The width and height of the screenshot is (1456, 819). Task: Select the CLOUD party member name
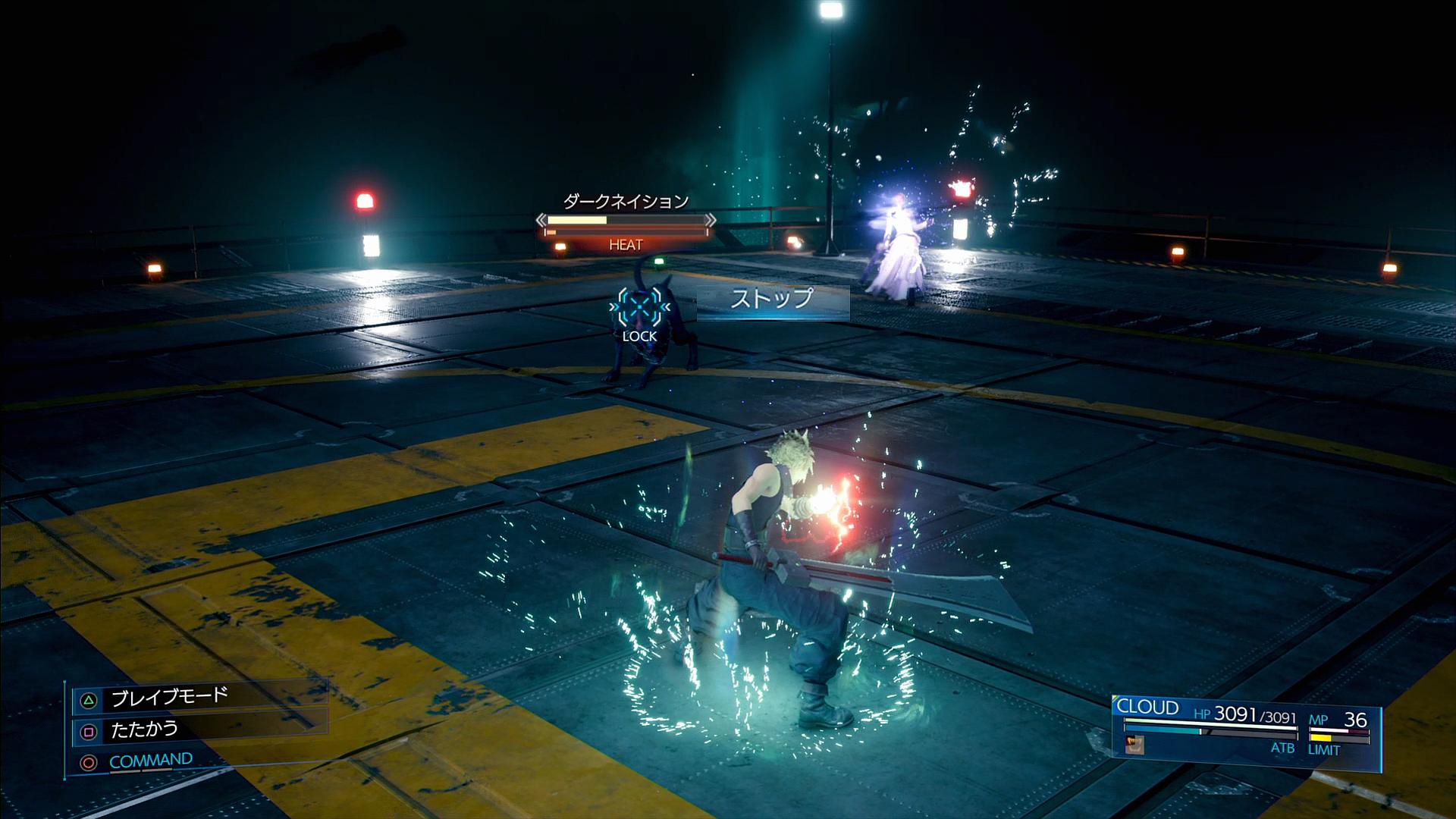[1147, 708]
